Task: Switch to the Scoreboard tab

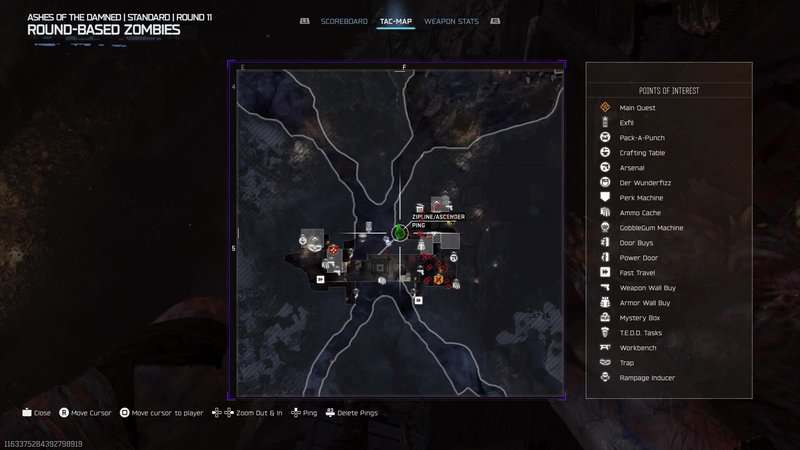Action: [345, 21]
